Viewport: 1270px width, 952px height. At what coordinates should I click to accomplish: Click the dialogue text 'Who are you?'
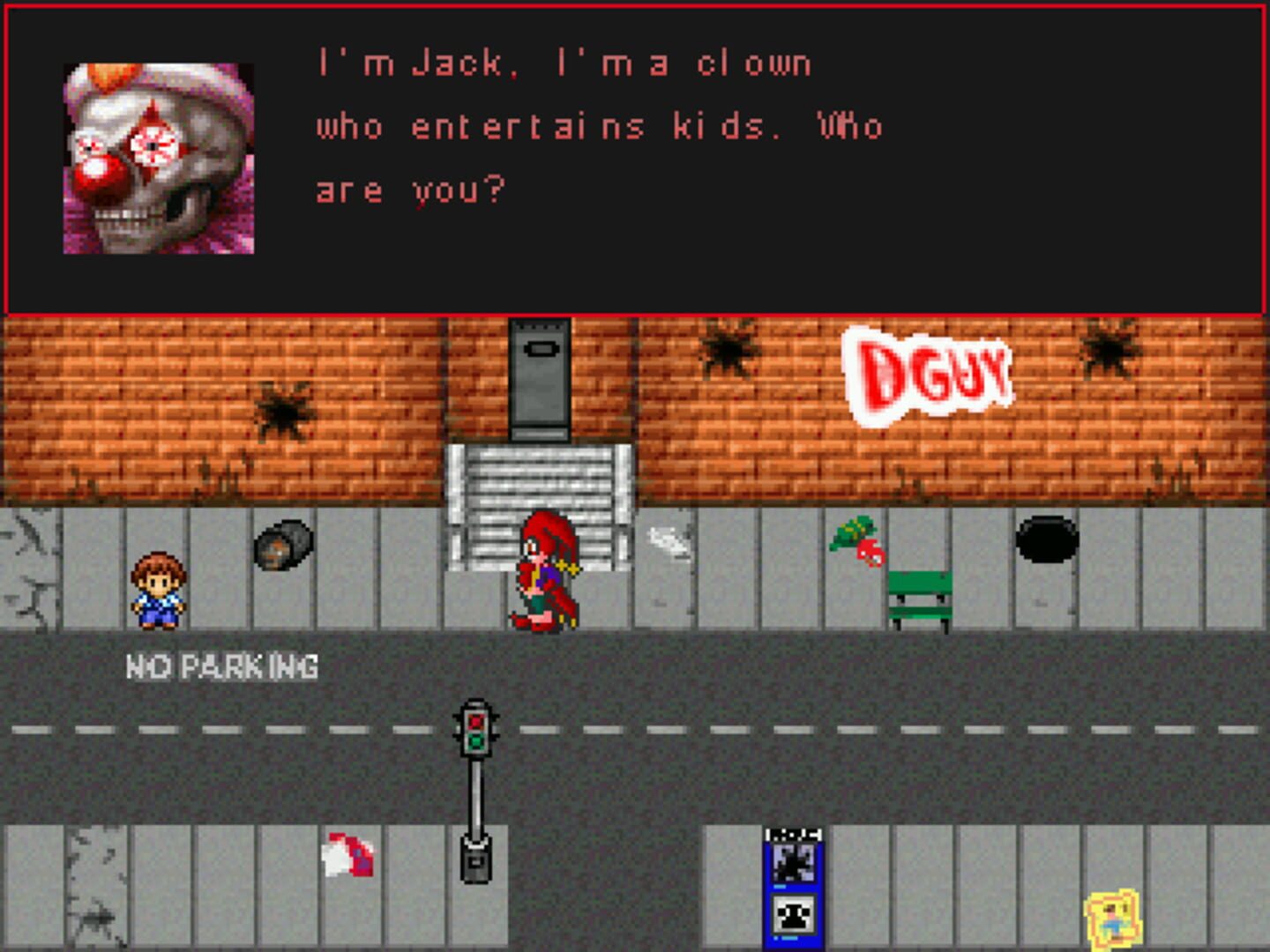pos(411,189)
